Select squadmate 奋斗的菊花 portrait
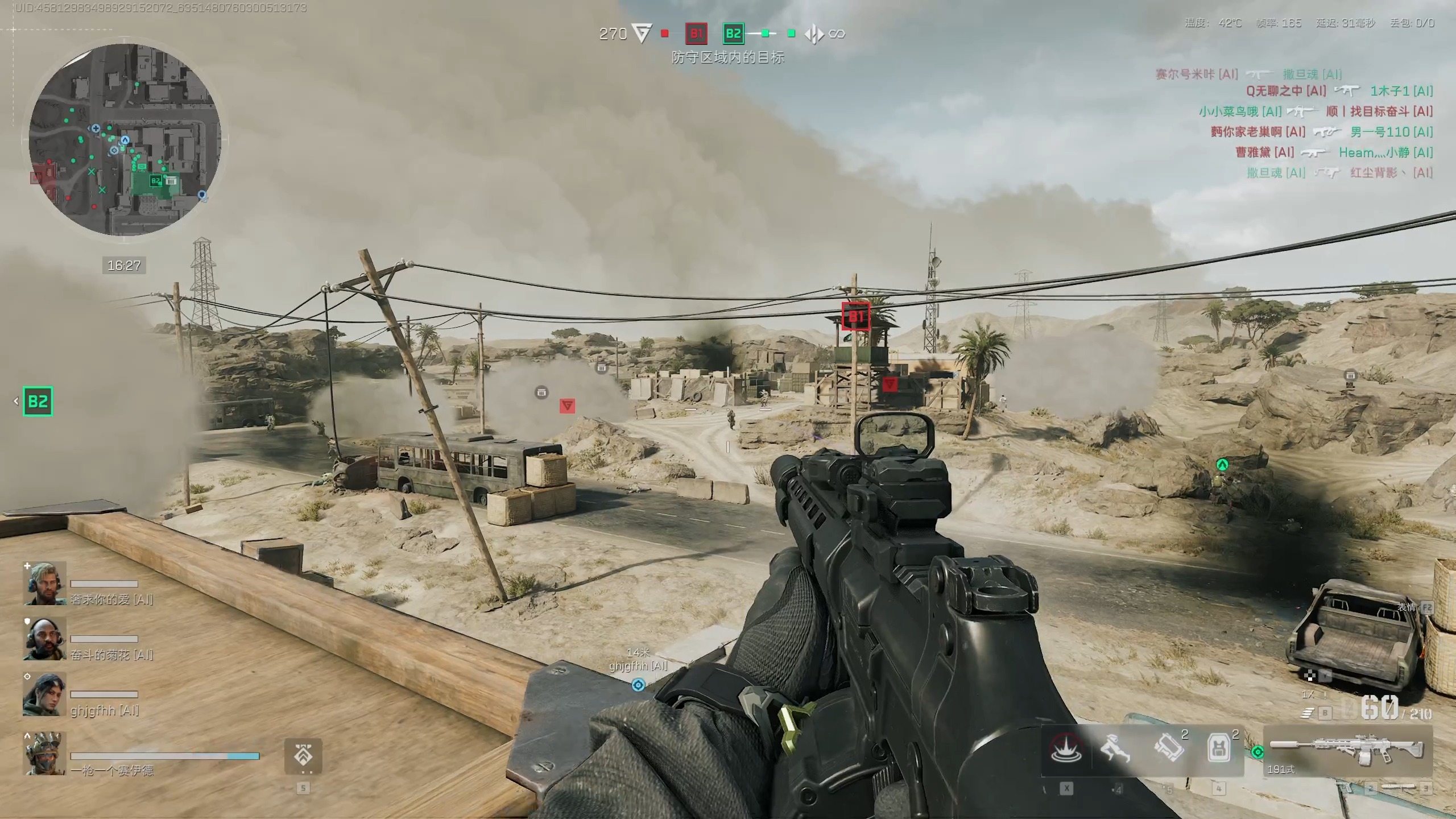1456x819 pixels. (x=44, y=639)
